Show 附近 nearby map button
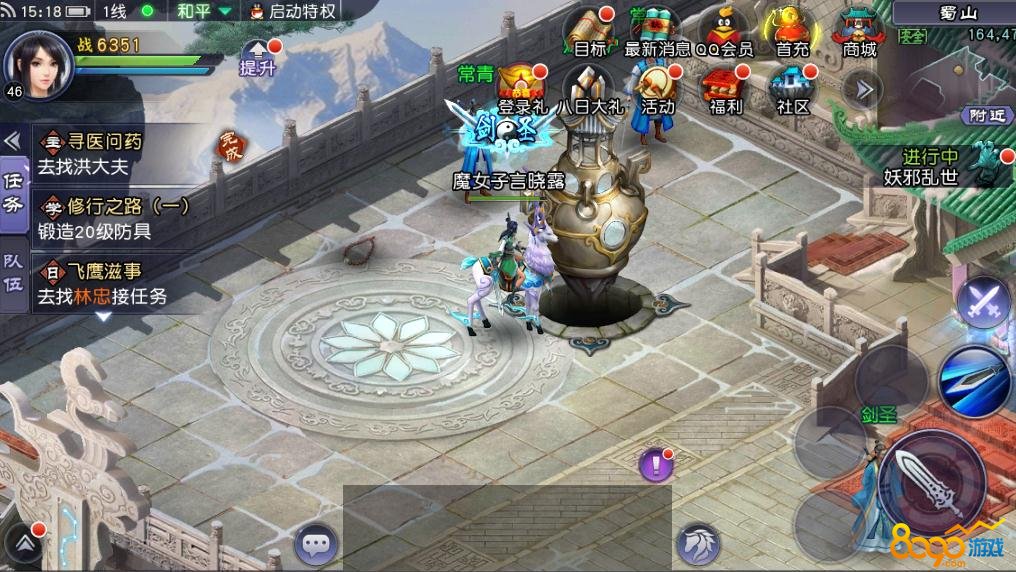The image size is (1016, 572). [985, 116]
